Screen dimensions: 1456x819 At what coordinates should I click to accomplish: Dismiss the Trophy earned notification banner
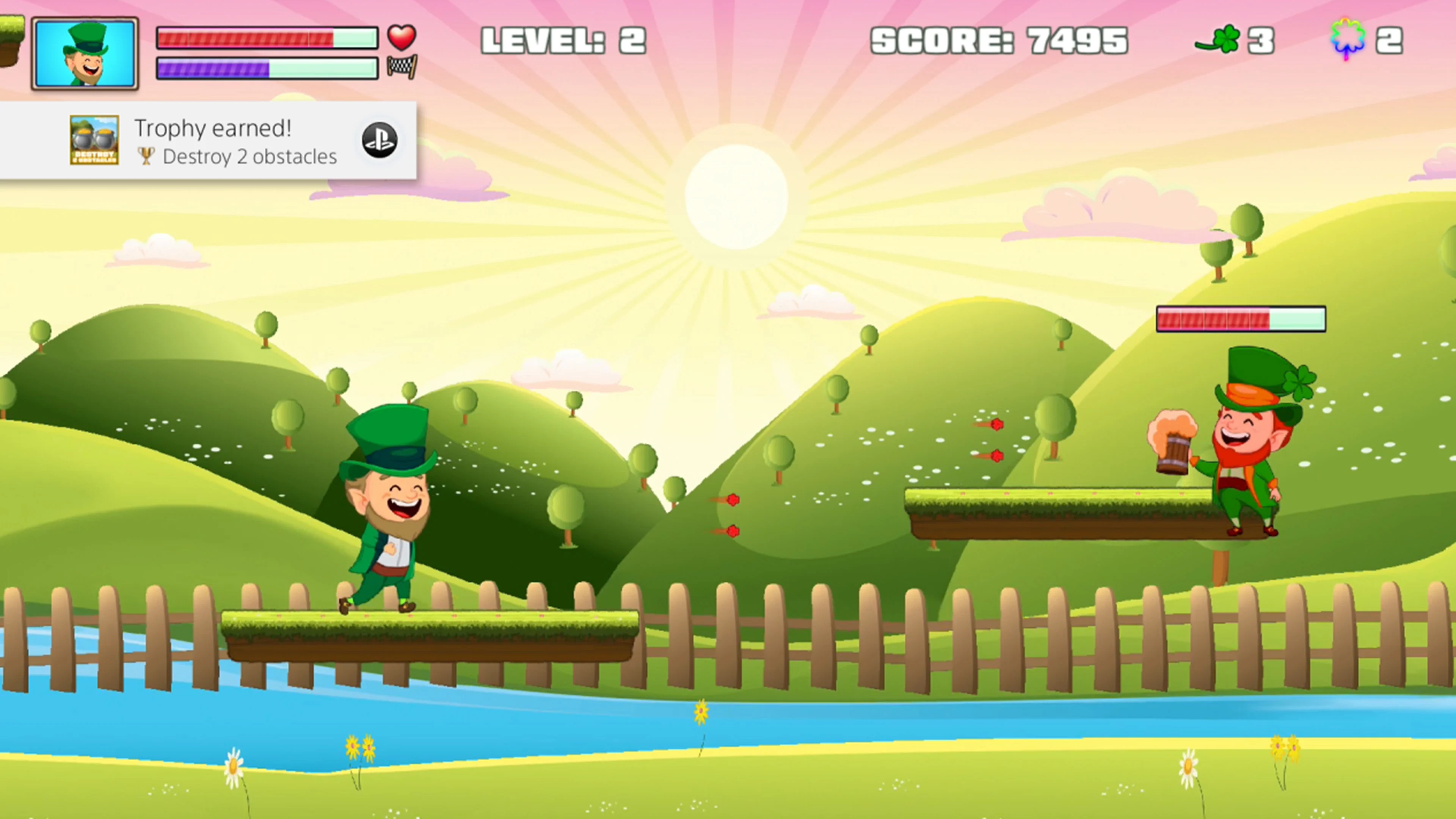click(209, 141)
